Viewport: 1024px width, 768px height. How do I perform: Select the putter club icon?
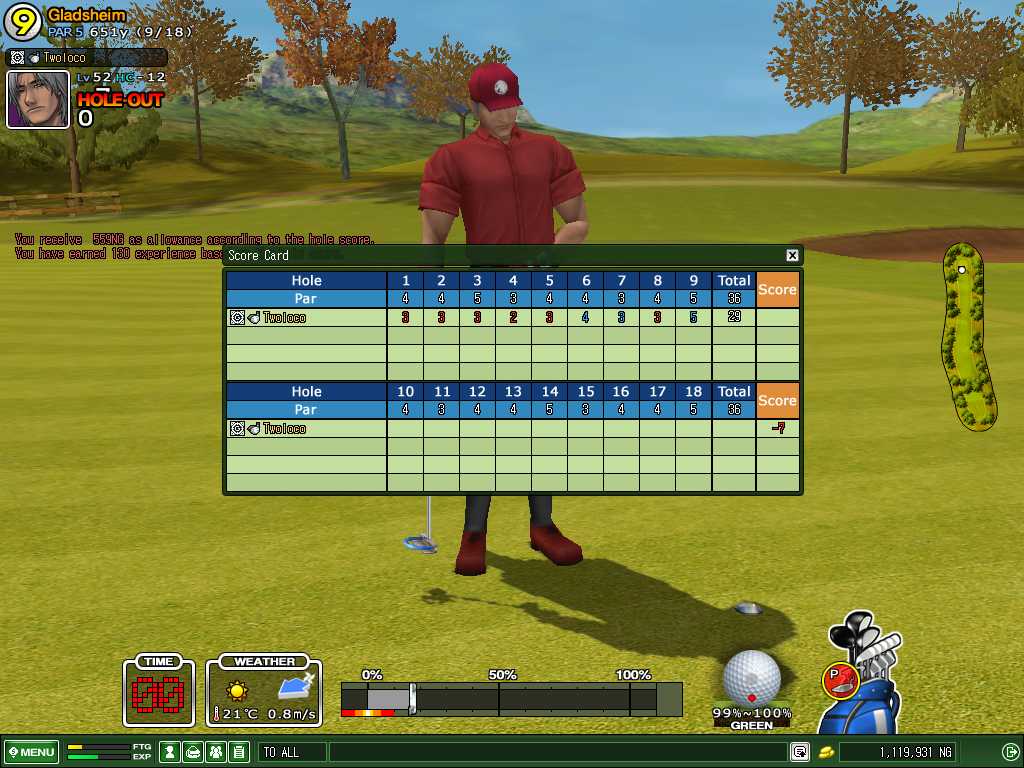[x=839, y=681]
